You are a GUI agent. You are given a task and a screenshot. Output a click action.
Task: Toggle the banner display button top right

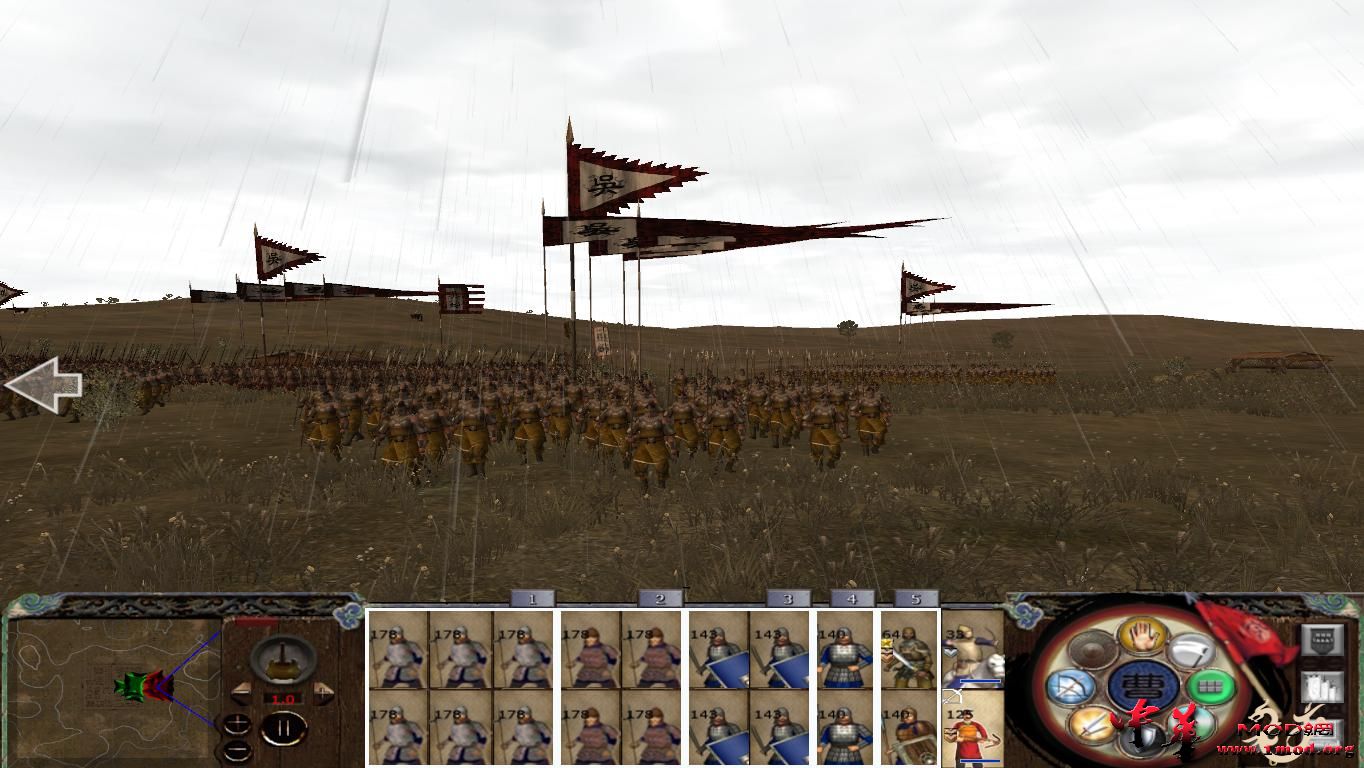(1323, 641)
